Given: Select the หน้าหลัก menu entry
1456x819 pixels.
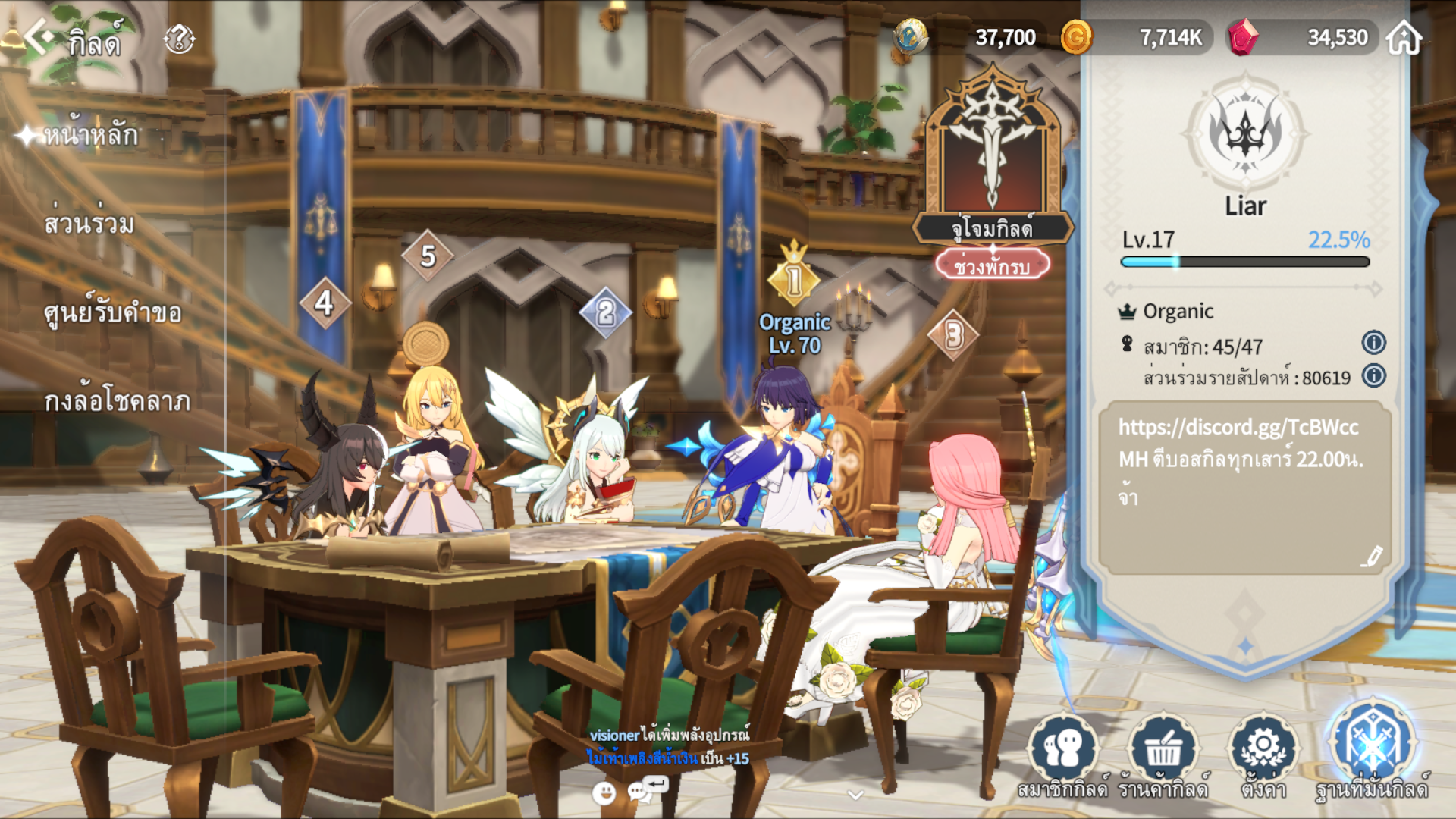Looking at the screenshot, I should 90,136.
